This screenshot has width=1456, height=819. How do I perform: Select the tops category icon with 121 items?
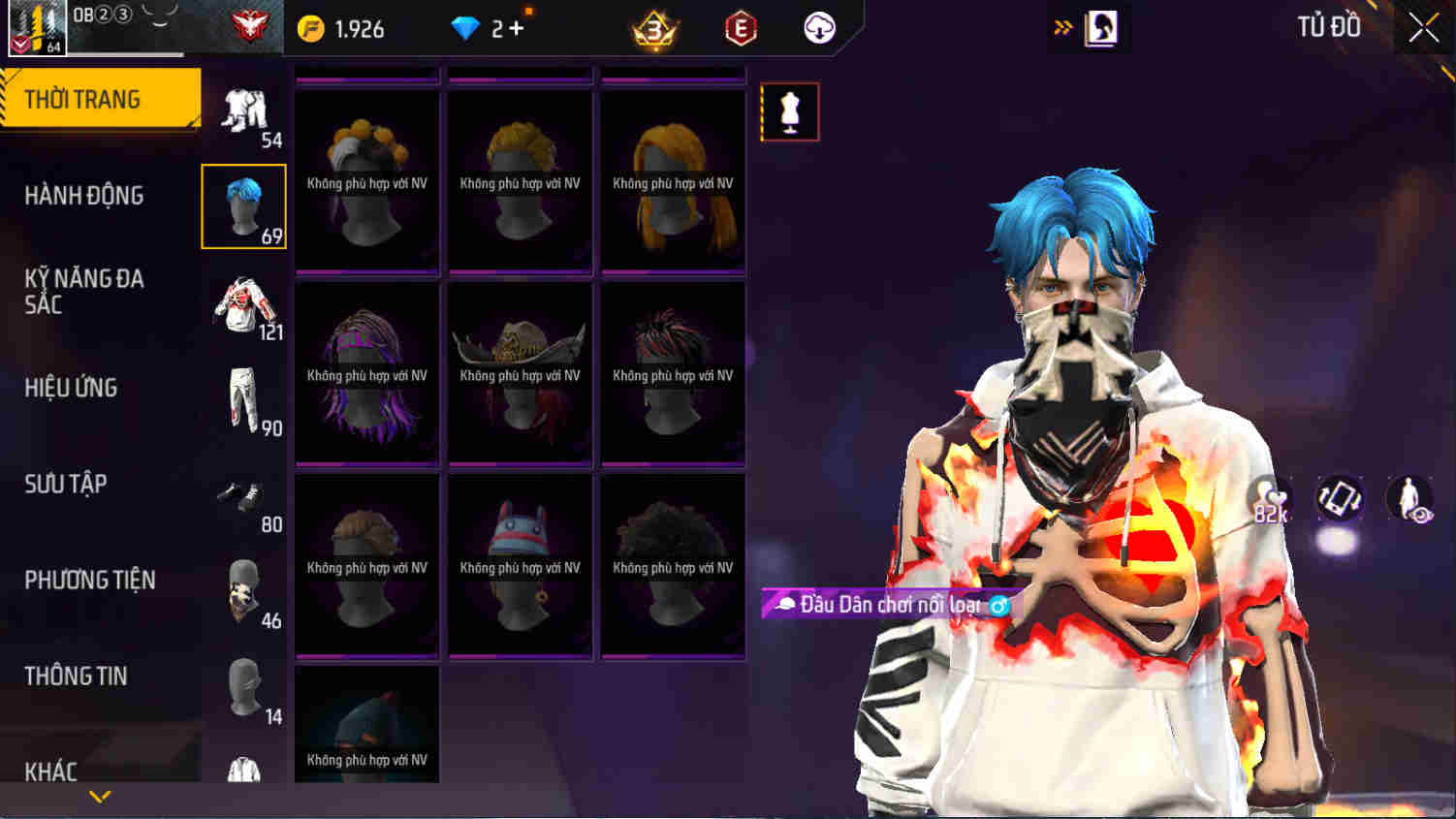click(243, 302)
